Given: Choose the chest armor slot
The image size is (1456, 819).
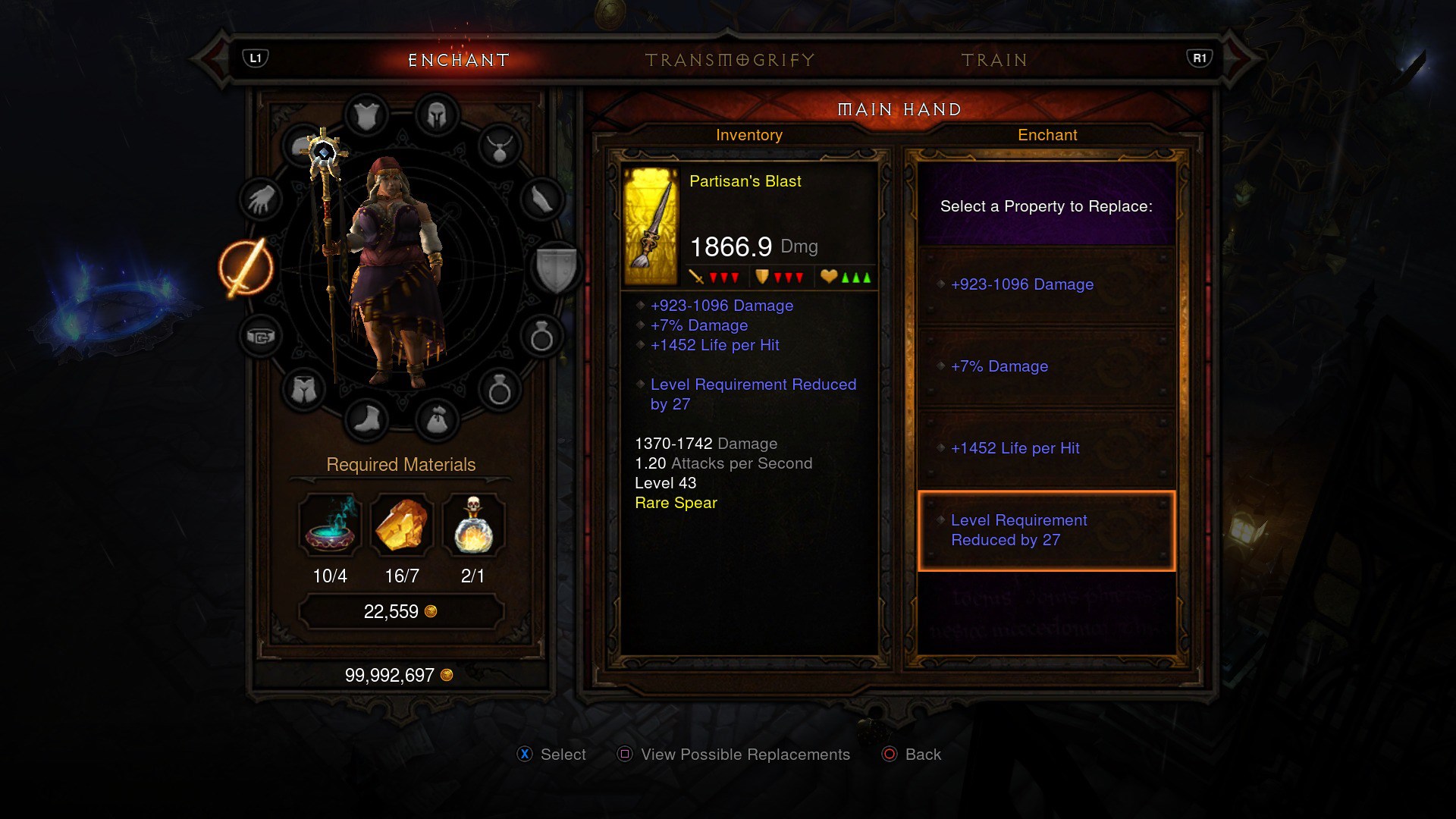Looking at the screenshot, I should click(366, 116).
